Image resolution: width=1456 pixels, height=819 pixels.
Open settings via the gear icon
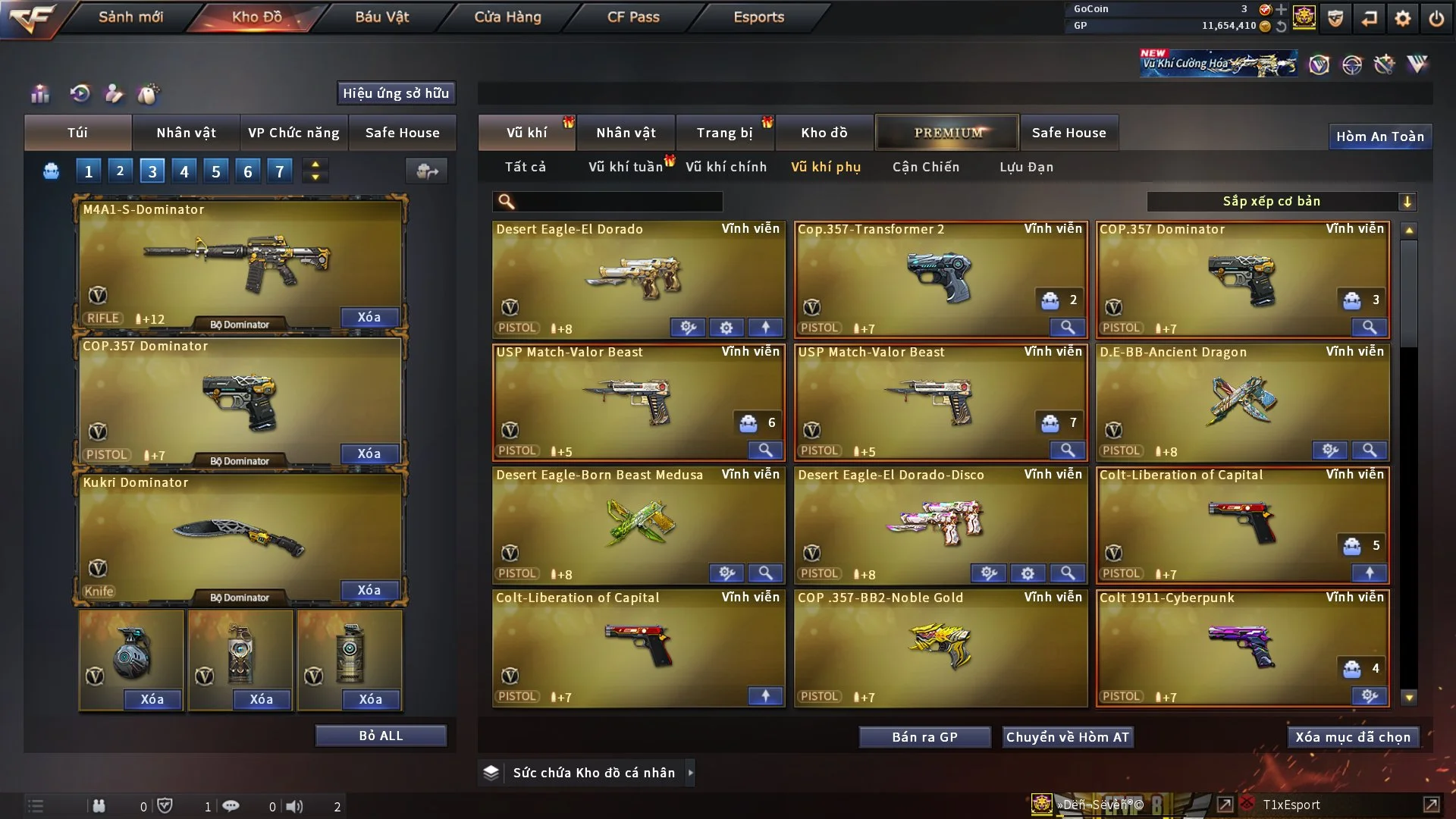(1403, 18)
